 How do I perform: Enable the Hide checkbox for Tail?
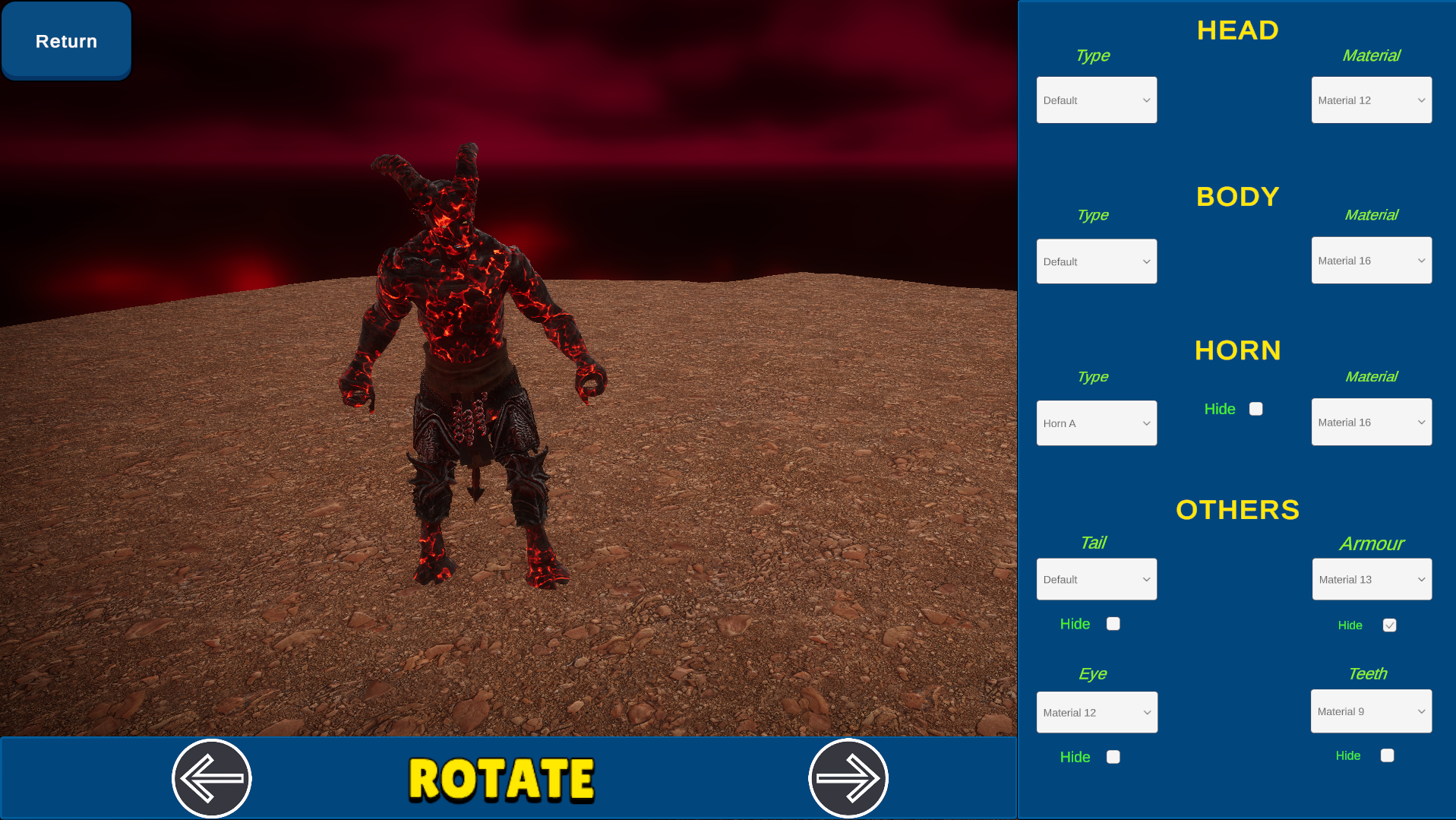[1113, 623]
